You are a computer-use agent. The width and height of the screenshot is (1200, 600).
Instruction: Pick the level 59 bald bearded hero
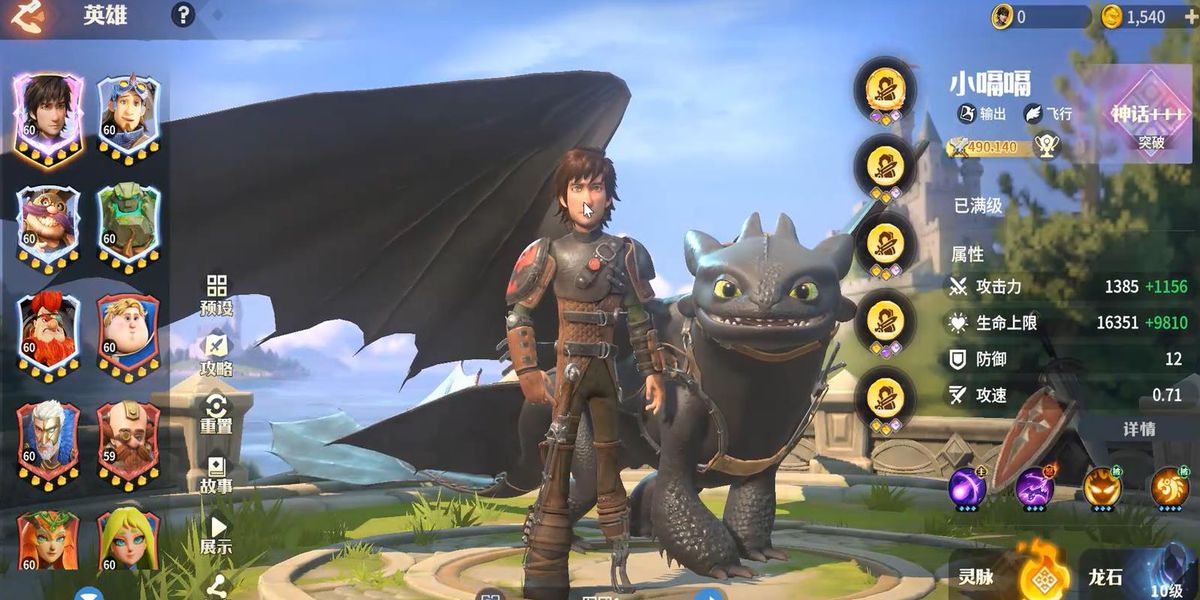click(128, 440)
